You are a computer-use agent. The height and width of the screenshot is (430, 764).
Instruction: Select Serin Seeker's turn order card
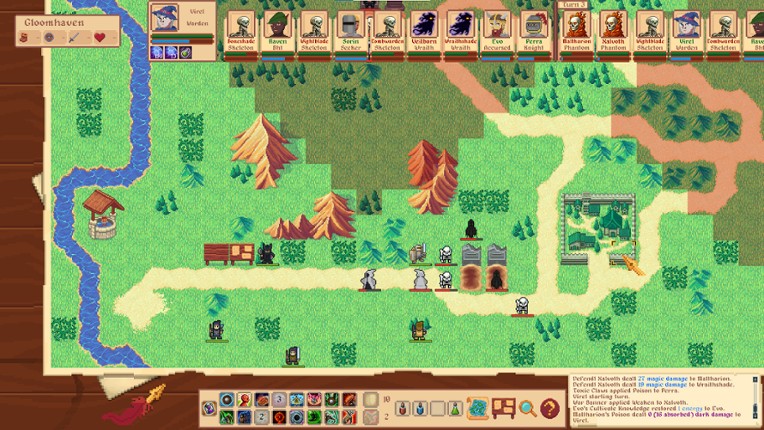click(x=350, y=29)
